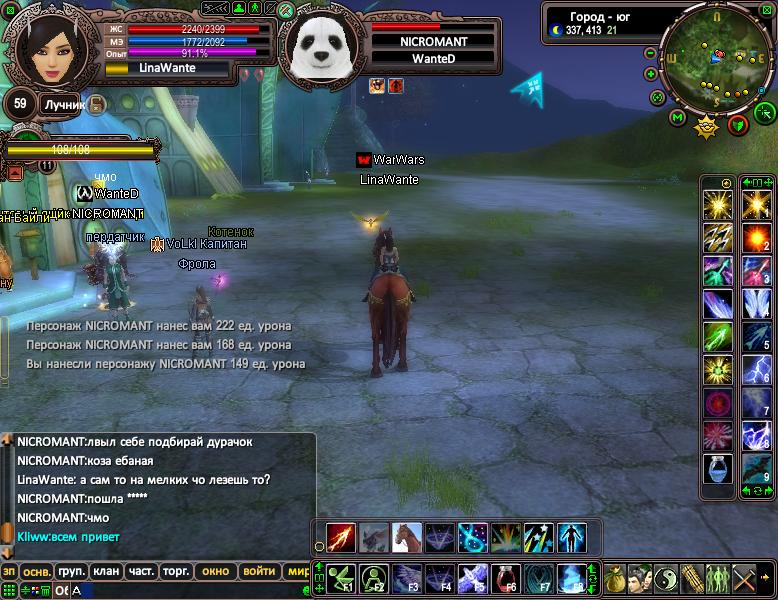The image size is (778, 600).
Task: Open the yin-yang menu icon
Action: [x=664, y=578]
